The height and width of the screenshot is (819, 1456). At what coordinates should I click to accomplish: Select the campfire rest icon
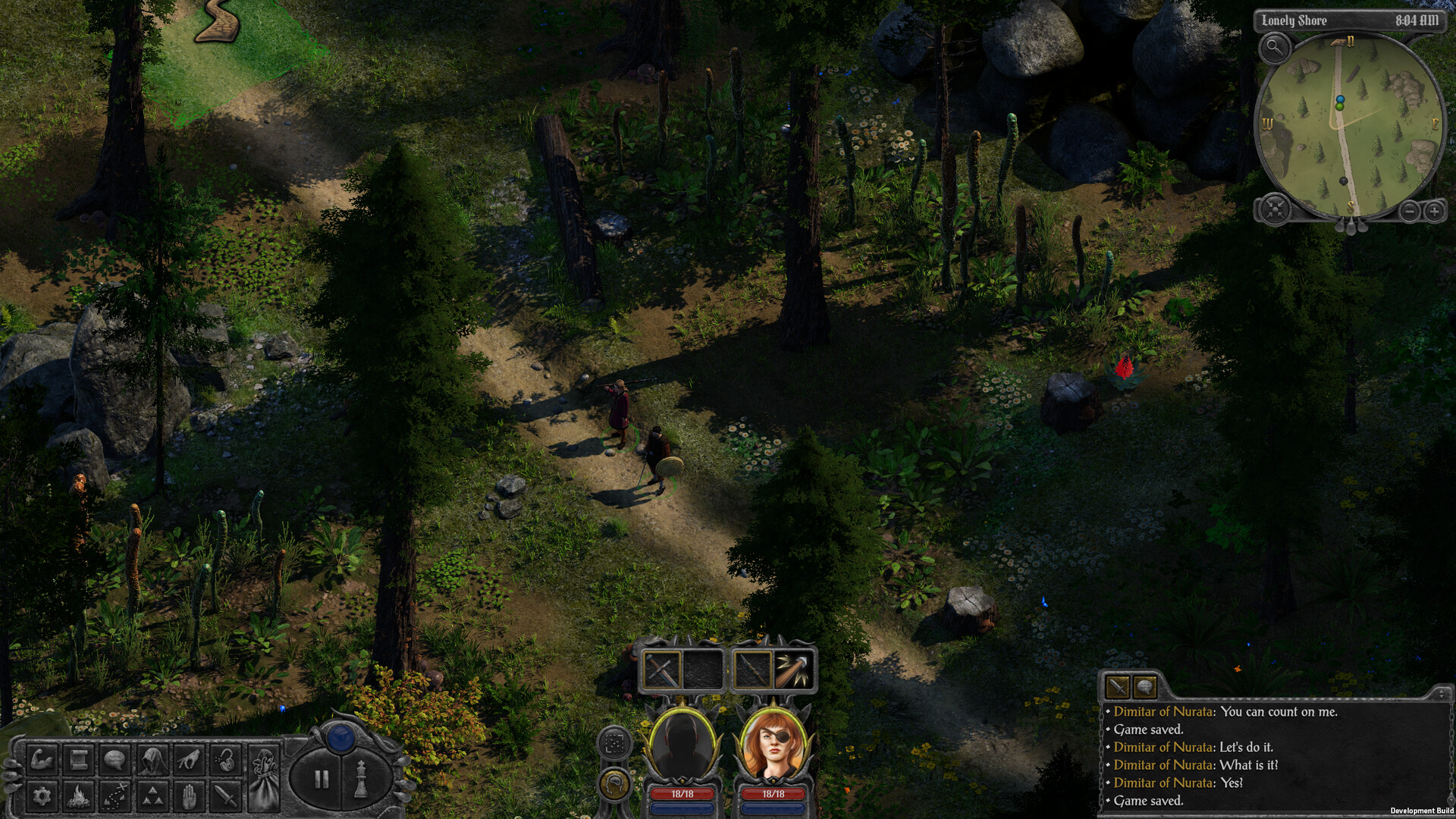(x=77, y=795)
